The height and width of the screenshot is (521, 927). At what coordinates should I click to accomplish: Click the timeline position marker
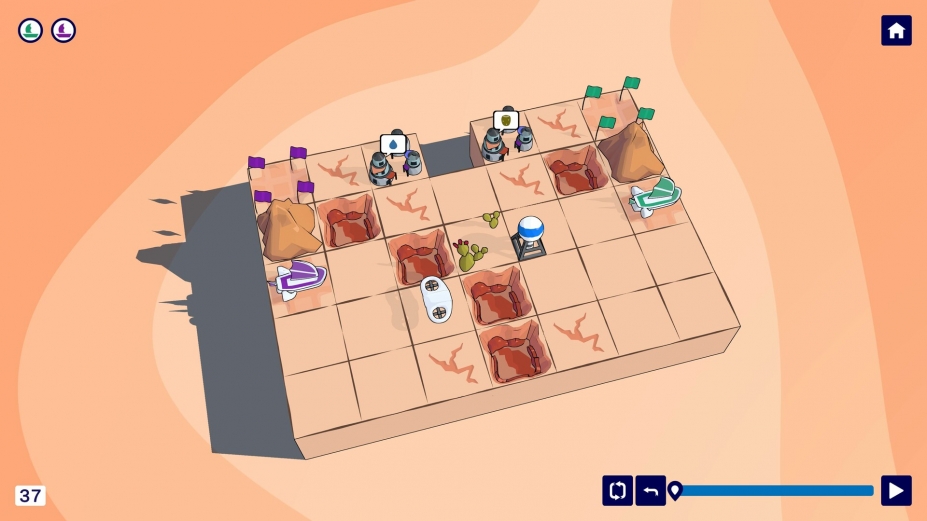tap(675, 490)
